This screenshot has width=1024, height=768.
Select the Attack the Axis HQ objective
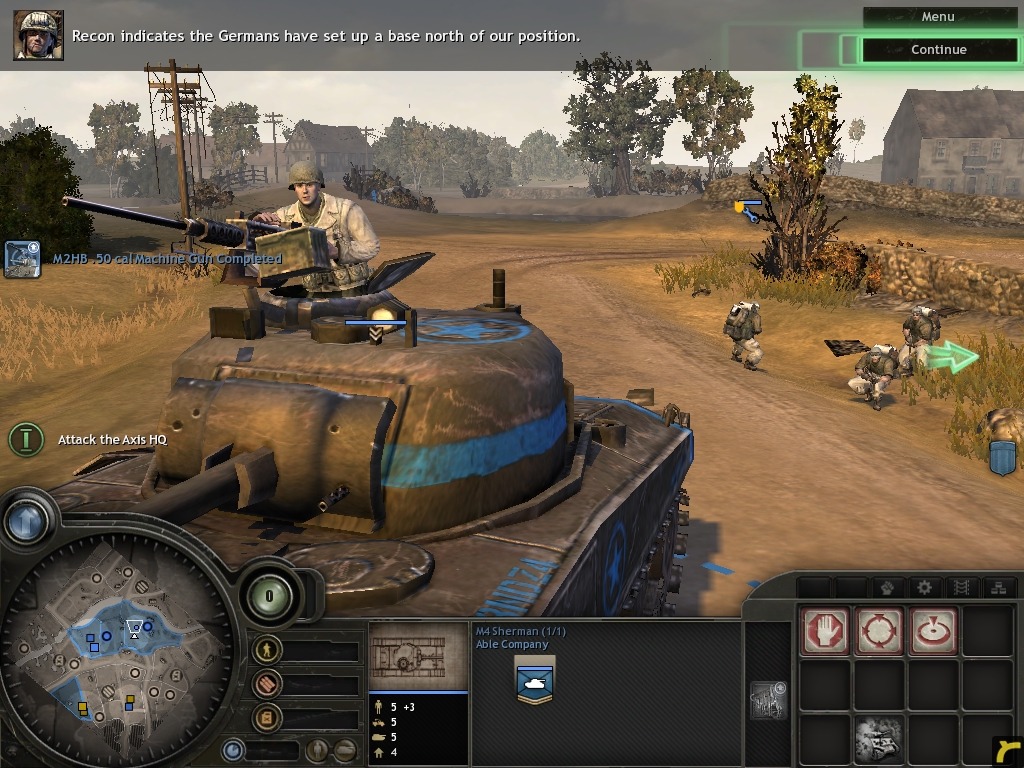[27, 438]
